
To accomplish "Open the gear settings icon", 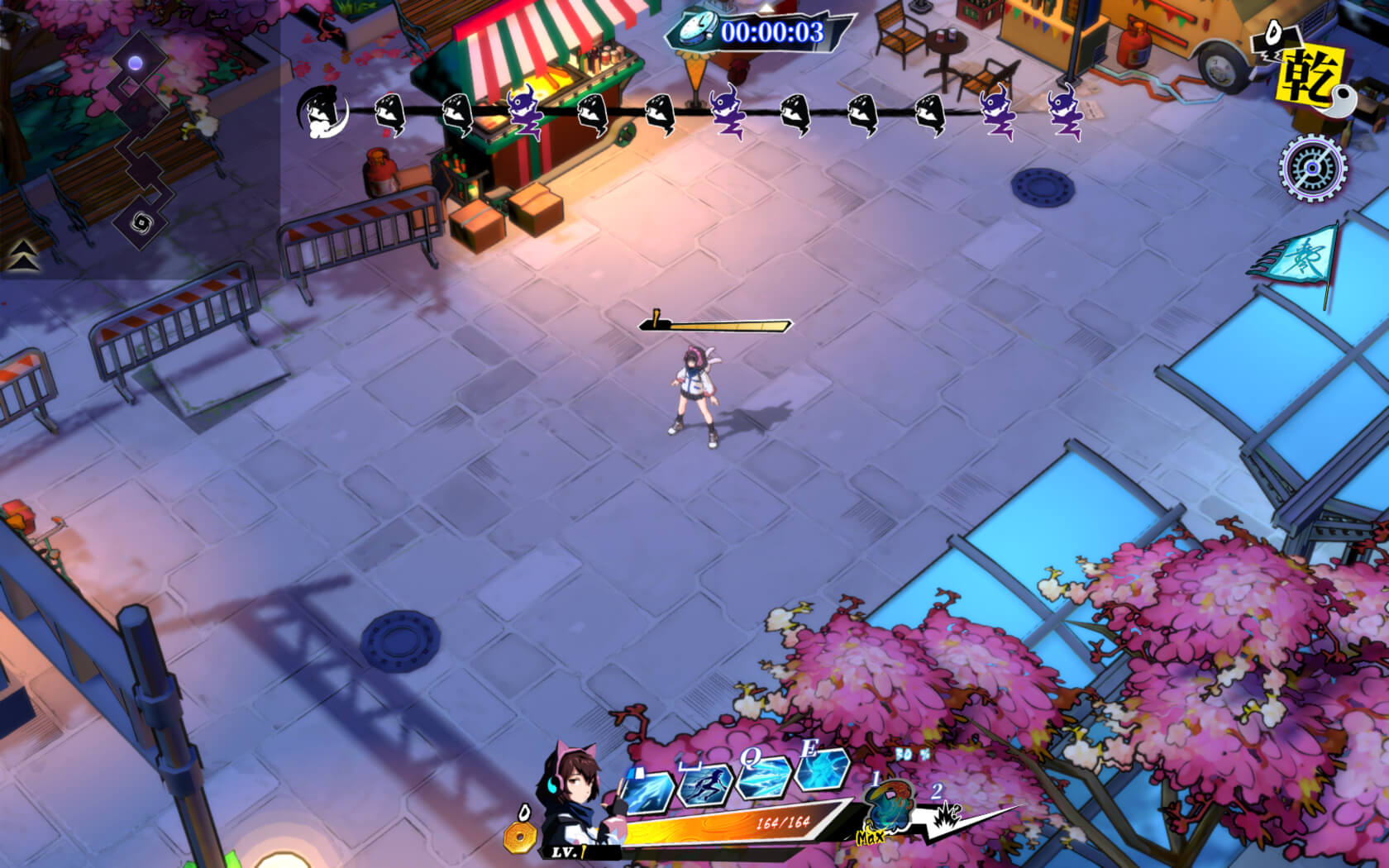I will point(1312,169).
